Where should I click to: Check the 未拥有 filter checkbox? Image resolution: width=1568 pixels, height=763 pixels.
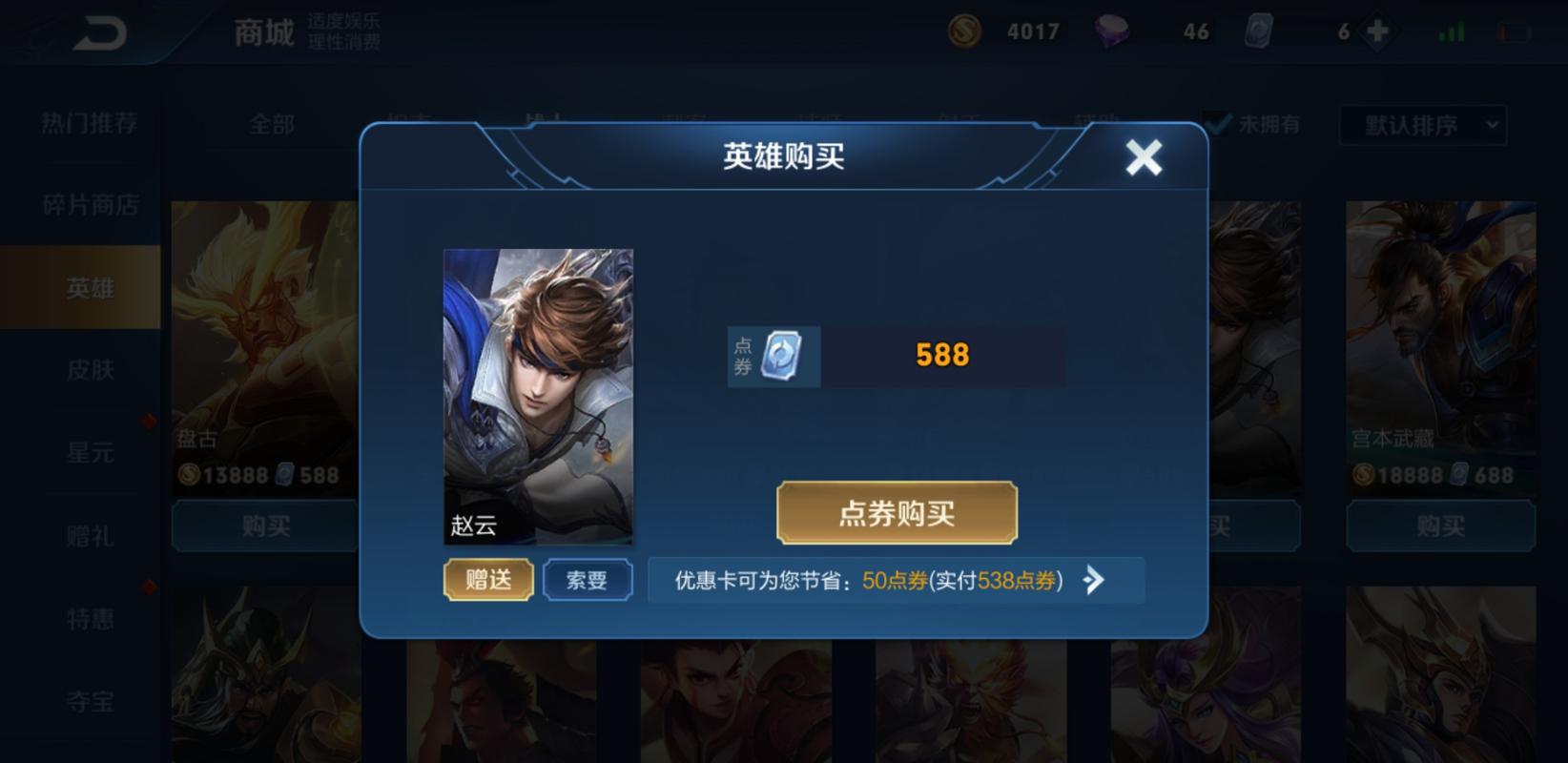[x=1216, y=122]
